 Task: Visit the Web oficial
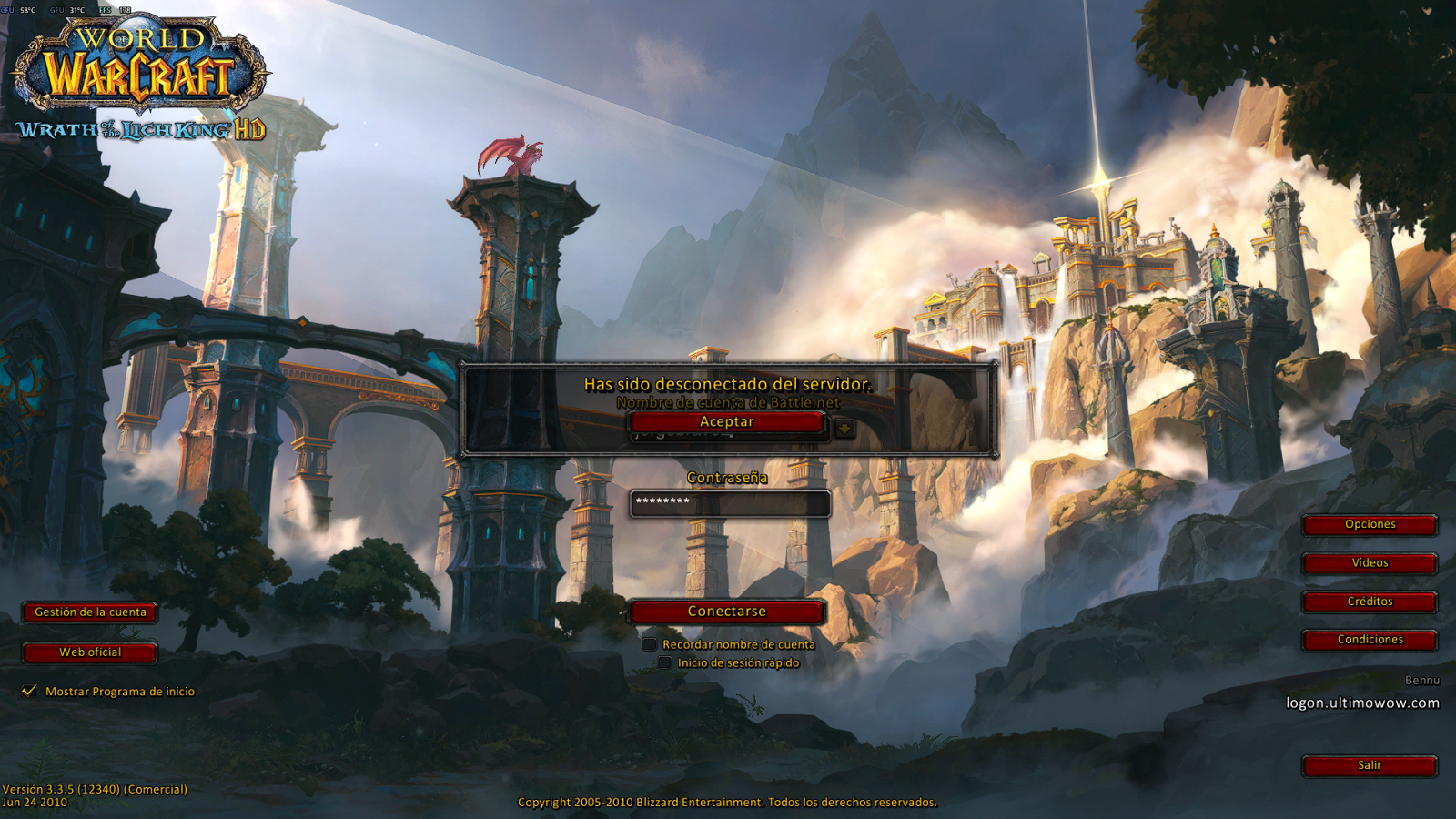90,652
